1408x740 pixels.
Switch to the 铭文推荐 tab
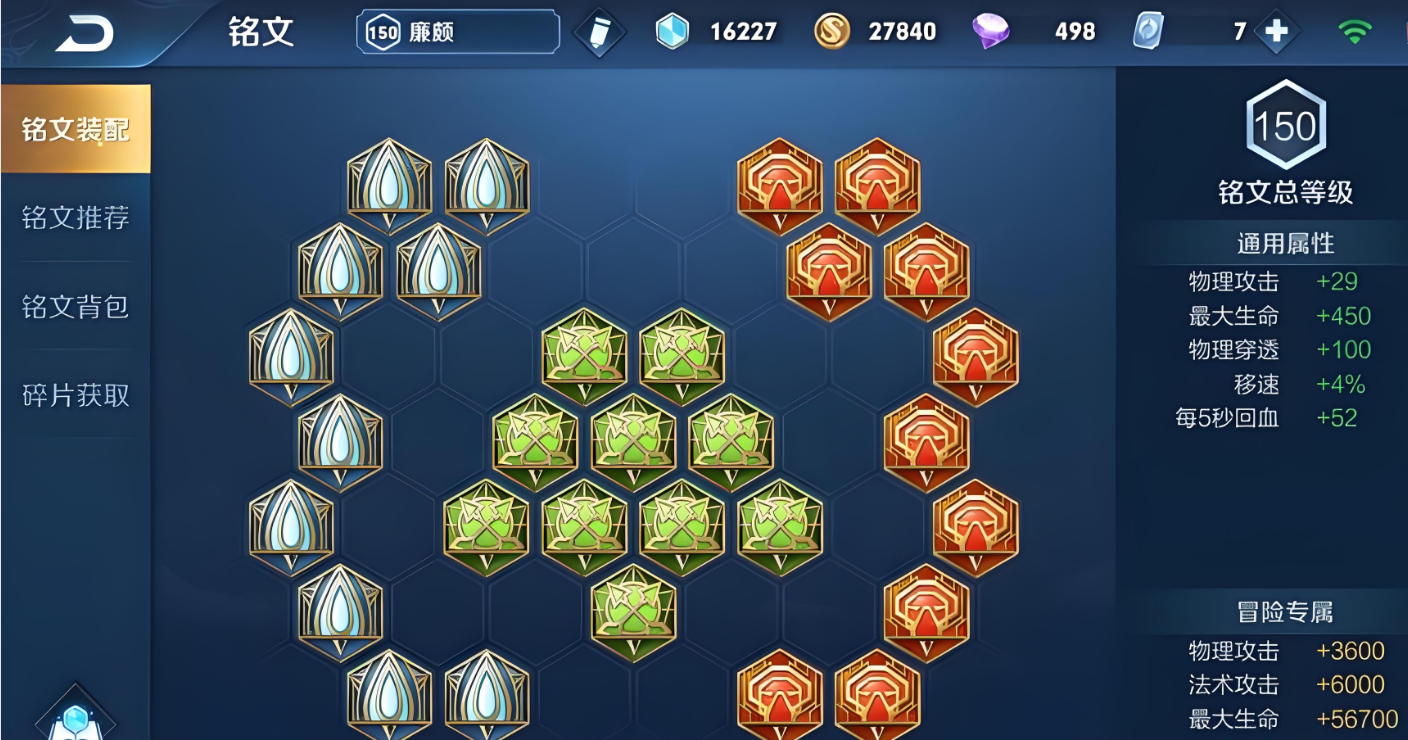point(76,218)
